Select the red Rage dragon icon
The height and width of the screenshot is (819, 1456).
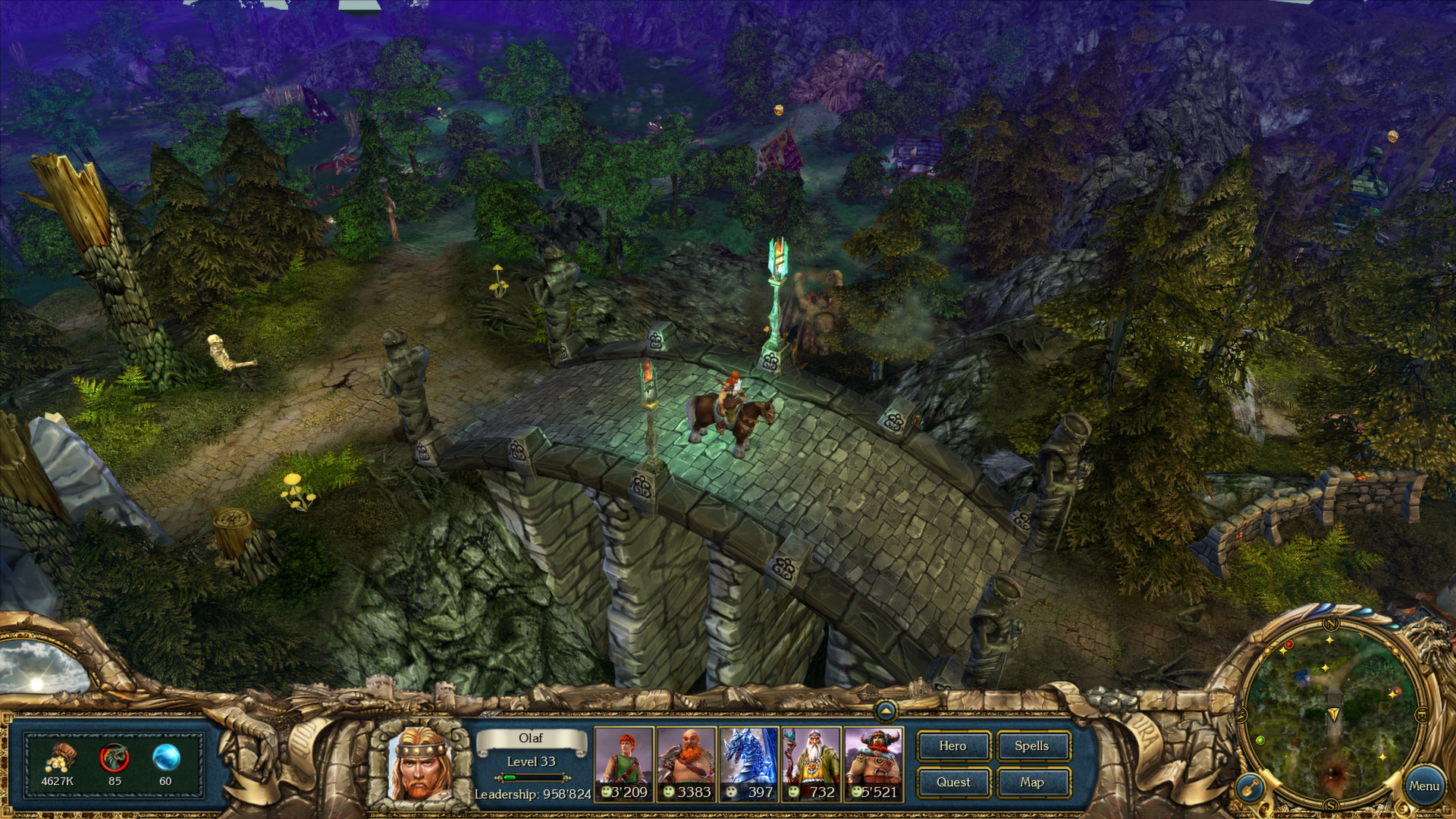click(x=112, y=755)
